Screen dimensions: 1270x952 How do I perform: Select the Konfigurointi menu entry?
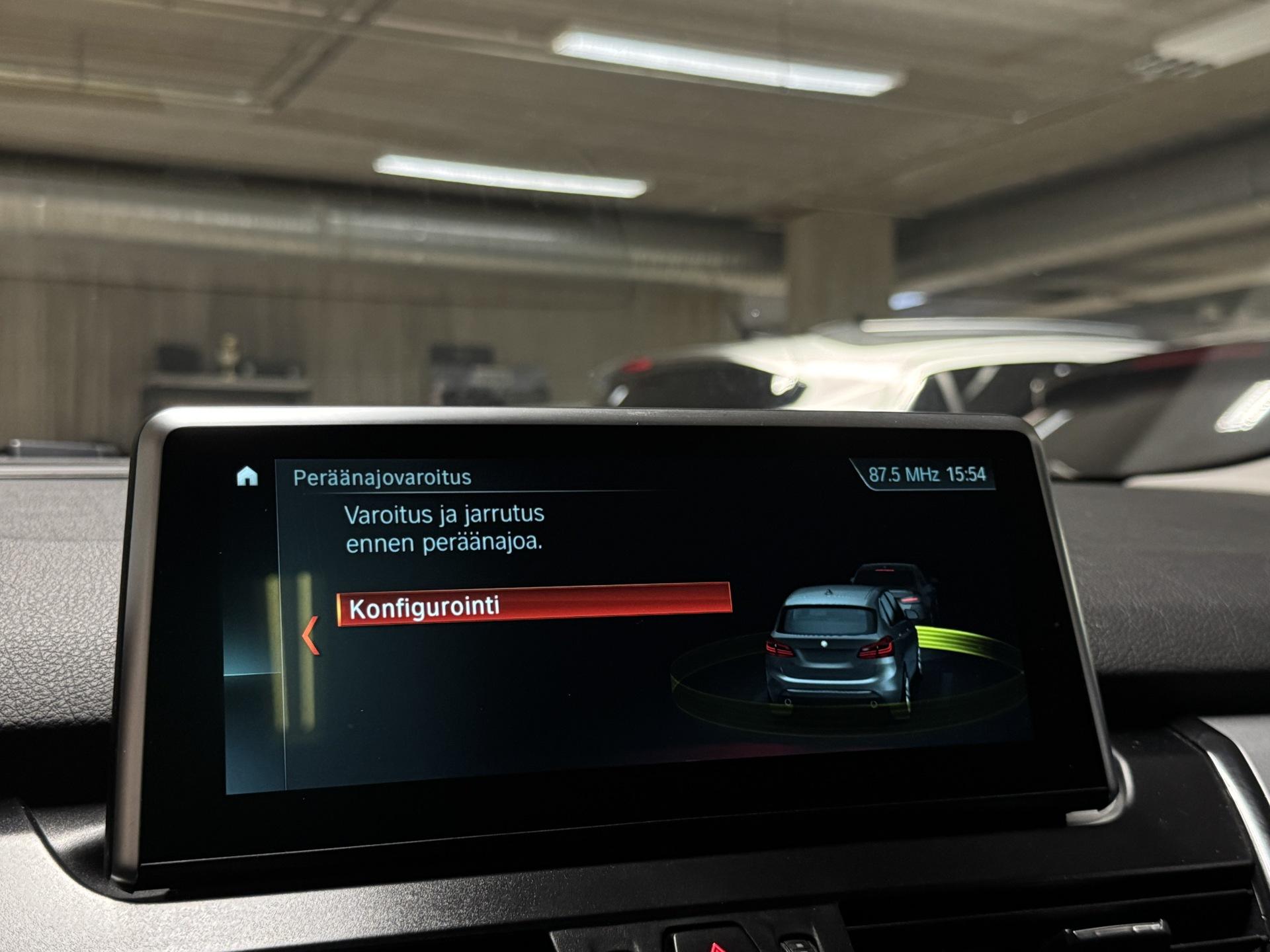pyautogui.click(x=534, y=604)
